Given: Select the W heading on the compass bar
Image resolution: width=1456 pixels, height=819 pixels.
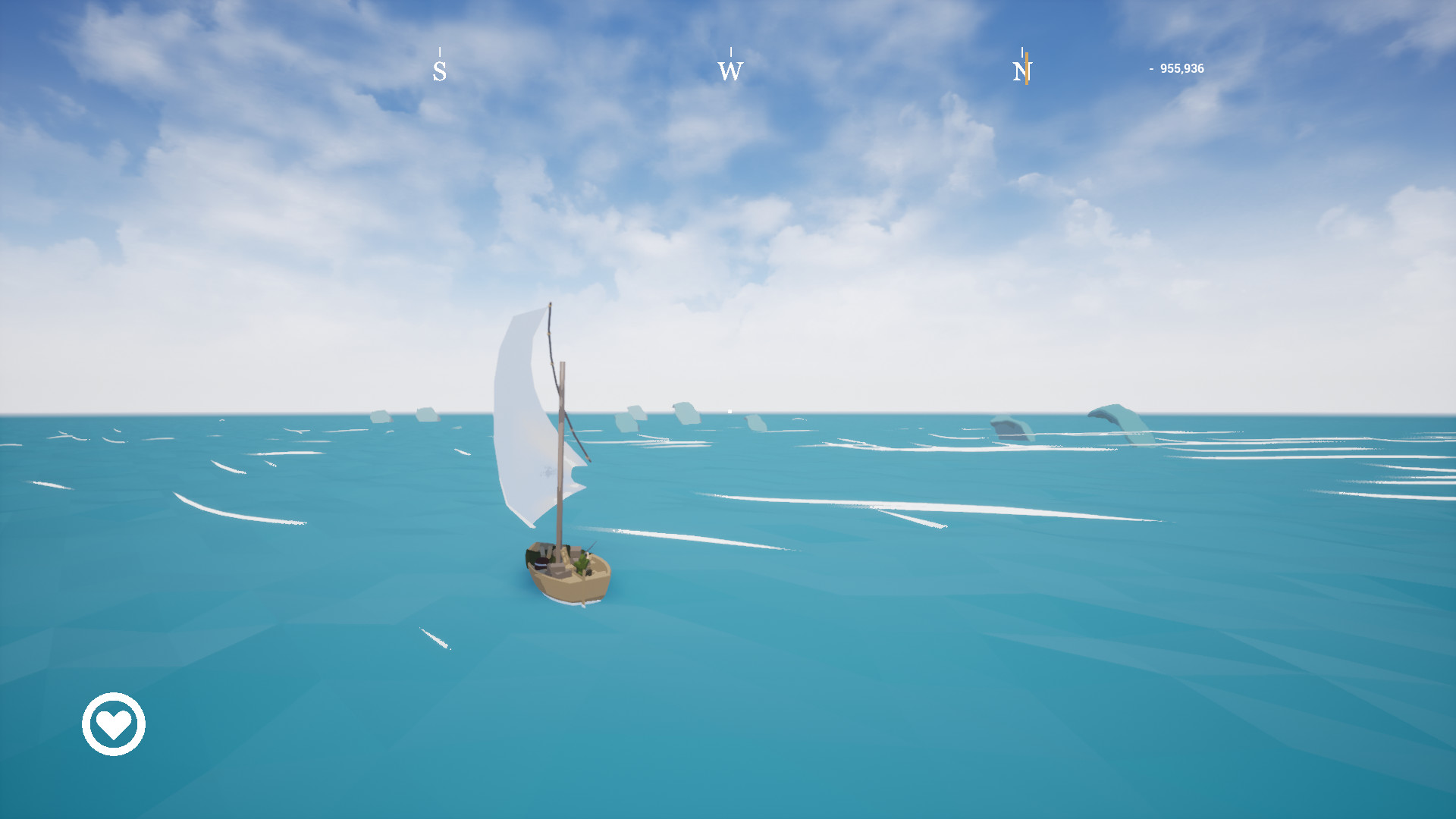Looking at the screenshot, I should (730, 72).
